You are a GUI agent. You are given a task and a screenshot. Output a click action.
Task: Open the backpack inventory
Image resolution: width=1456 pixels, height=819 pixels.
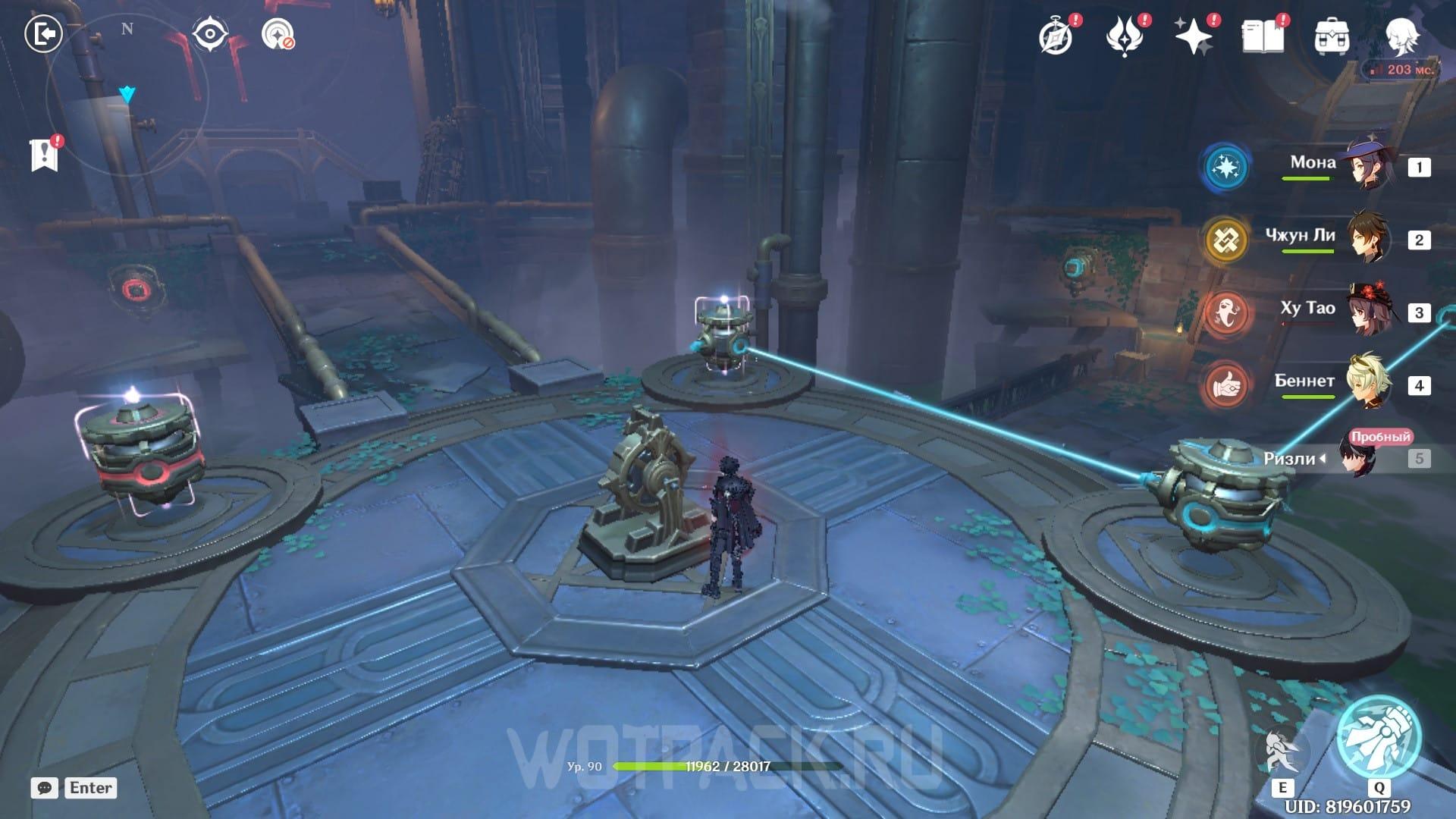tap(1331, 36)
